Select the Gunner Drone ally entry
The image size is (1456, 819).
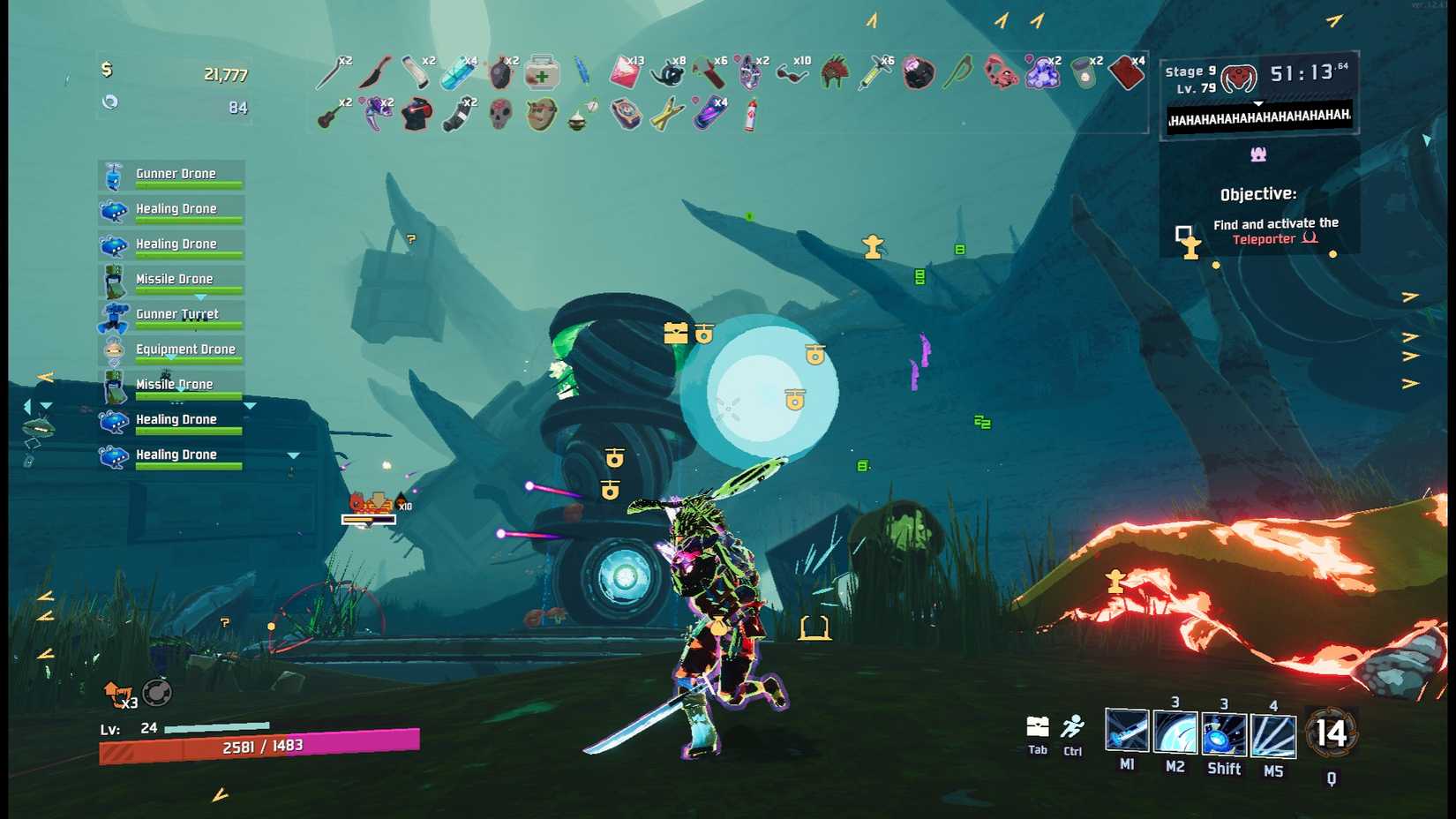click(171, 176)
